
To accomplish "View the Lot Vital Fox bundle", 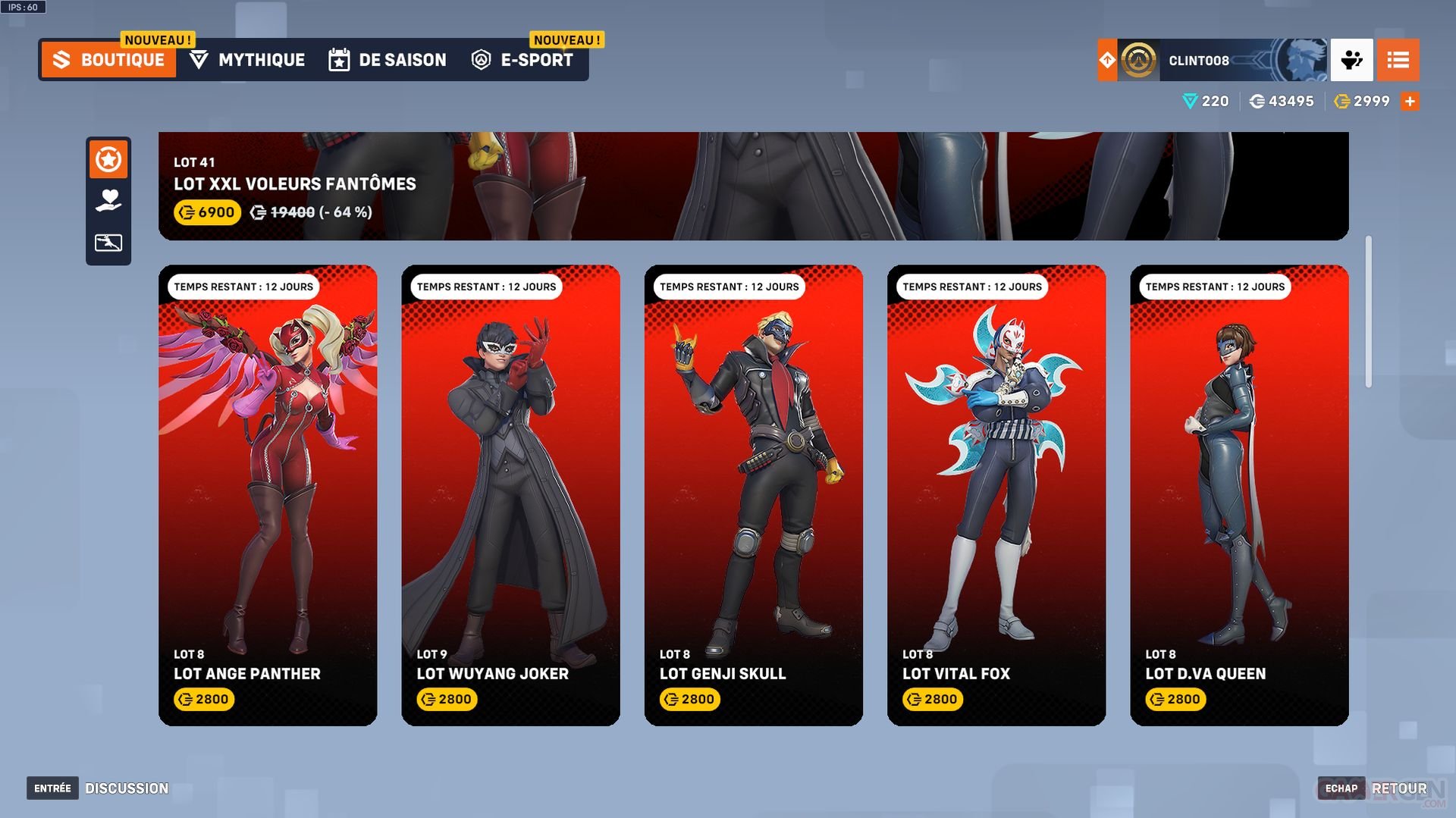I will (x=996, y=494).
